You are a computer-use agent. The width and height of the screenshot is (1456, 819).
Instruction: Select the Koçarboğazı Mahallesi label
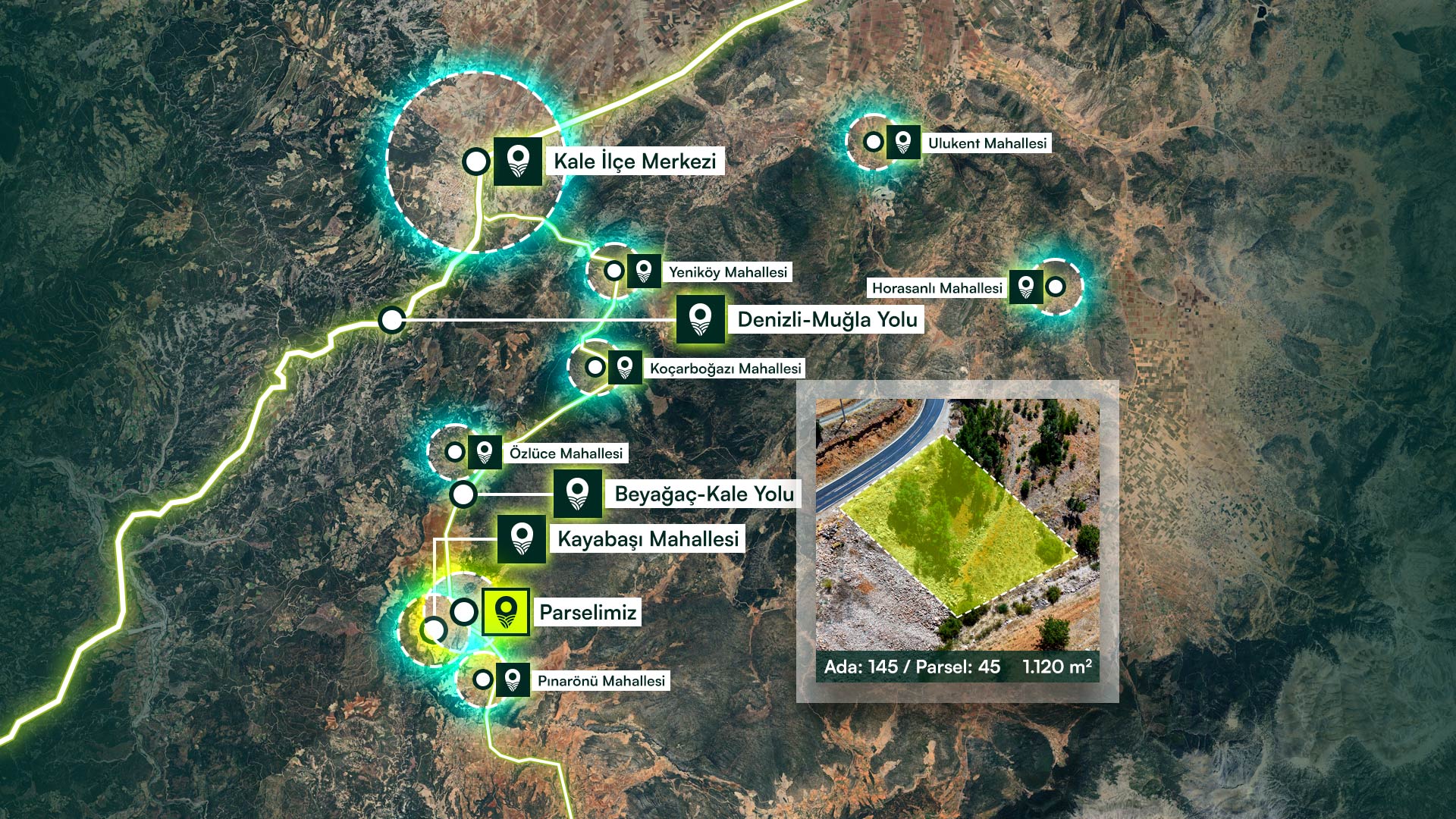point(725,369)
